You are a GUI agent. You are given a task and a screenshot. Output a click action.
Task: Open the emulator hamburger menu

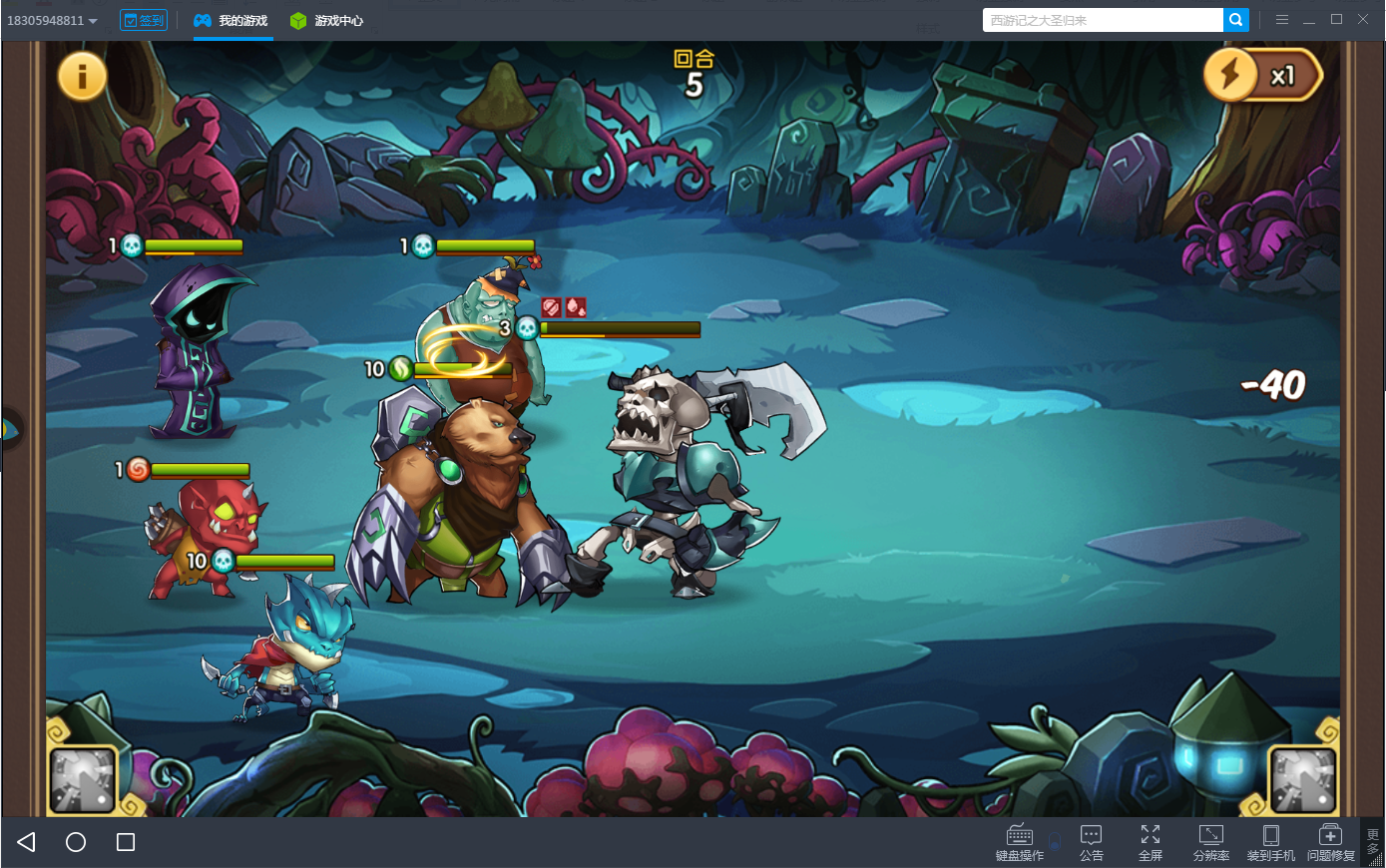pos(1282,19)
